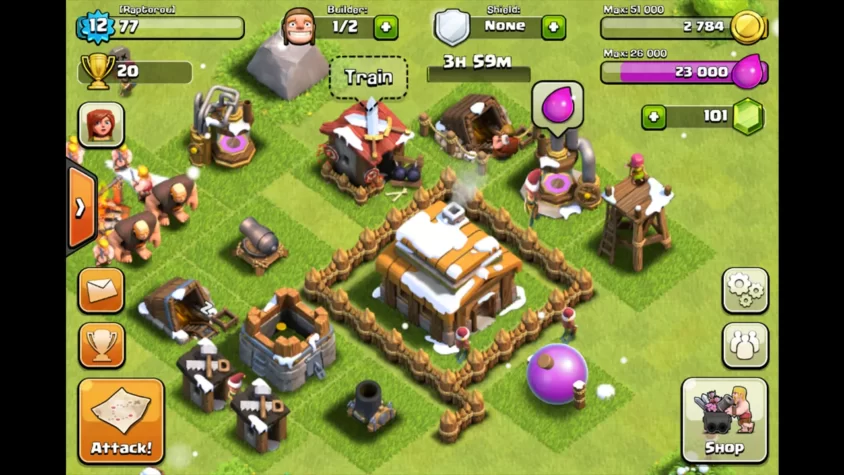Screen dimensions: 844x475
Task: Add a builder with the plus button
Action: tap(386, 27)
